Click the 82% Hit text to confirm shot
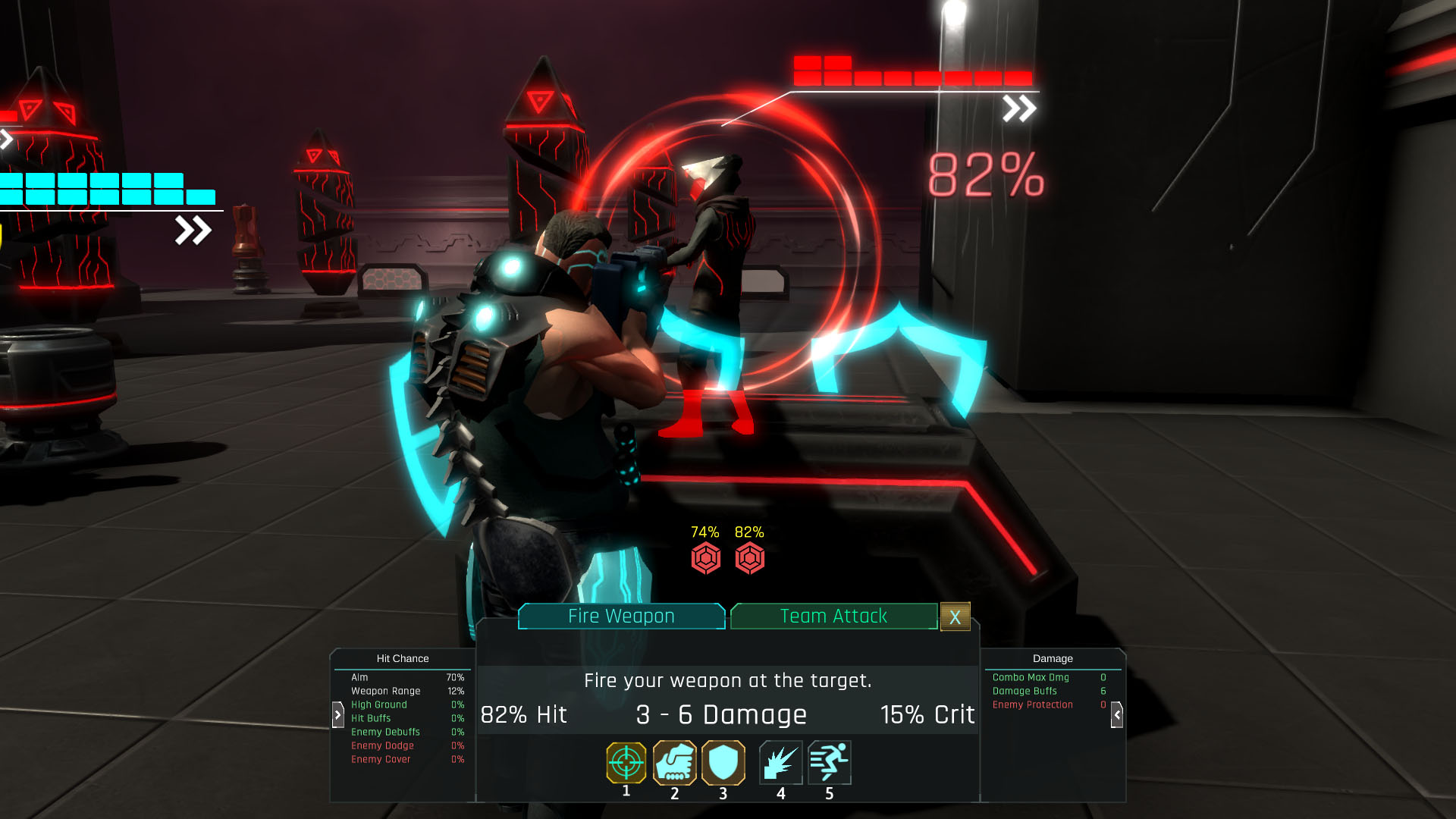Screen dimensions: 1456x819 click(x=524, y=714)
